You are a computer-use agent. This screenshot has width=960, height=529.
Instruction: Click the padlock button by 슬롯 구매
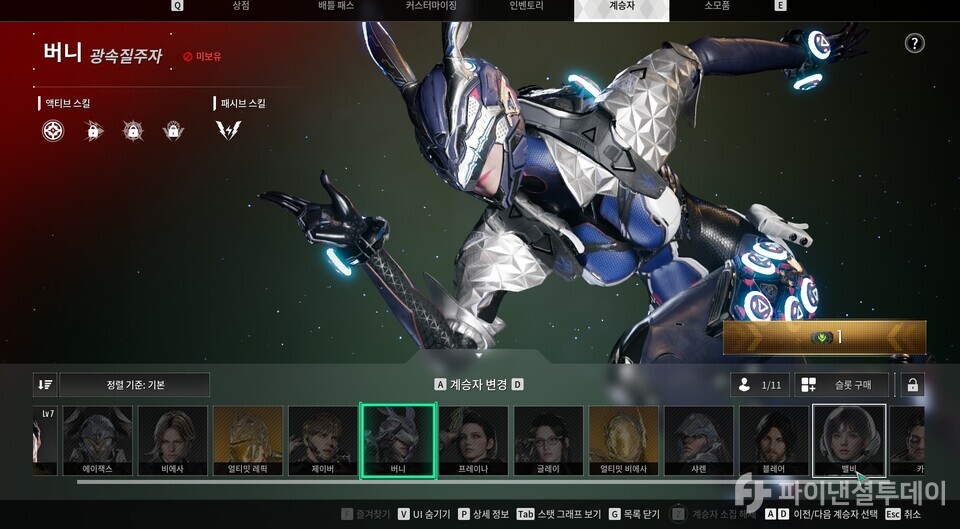(x=912, y=385)
